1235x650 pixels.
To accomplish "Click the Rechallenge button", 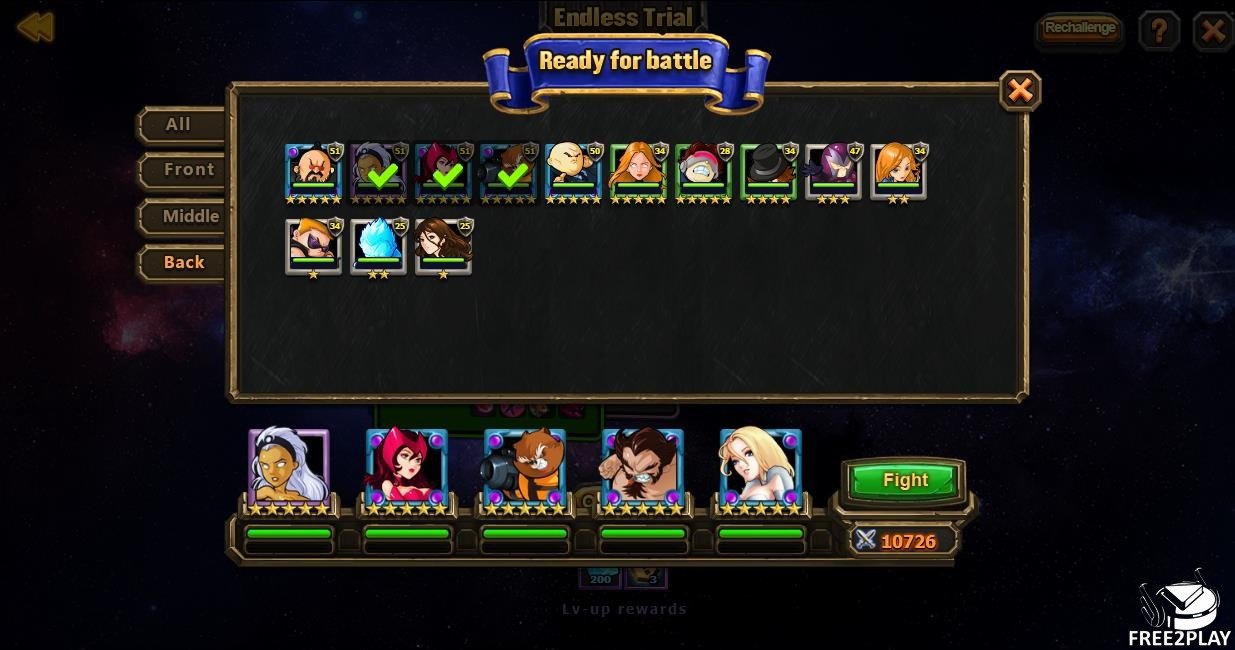I will [x=1079, y=29].
